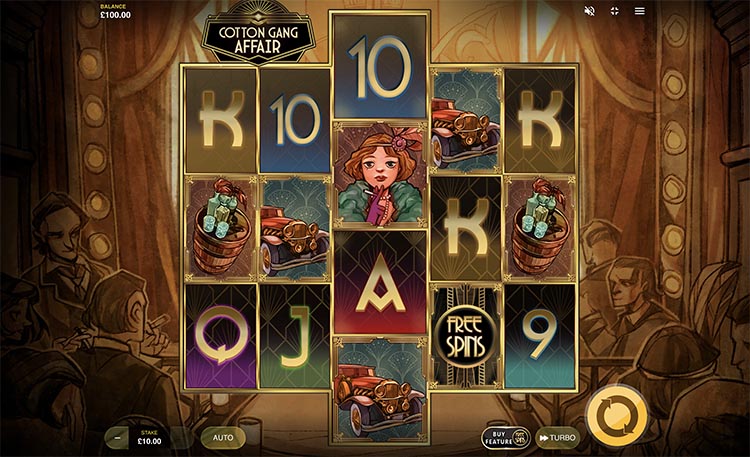Enable Turbo spin mode
750x457 pixels.
tap(557, 437)
